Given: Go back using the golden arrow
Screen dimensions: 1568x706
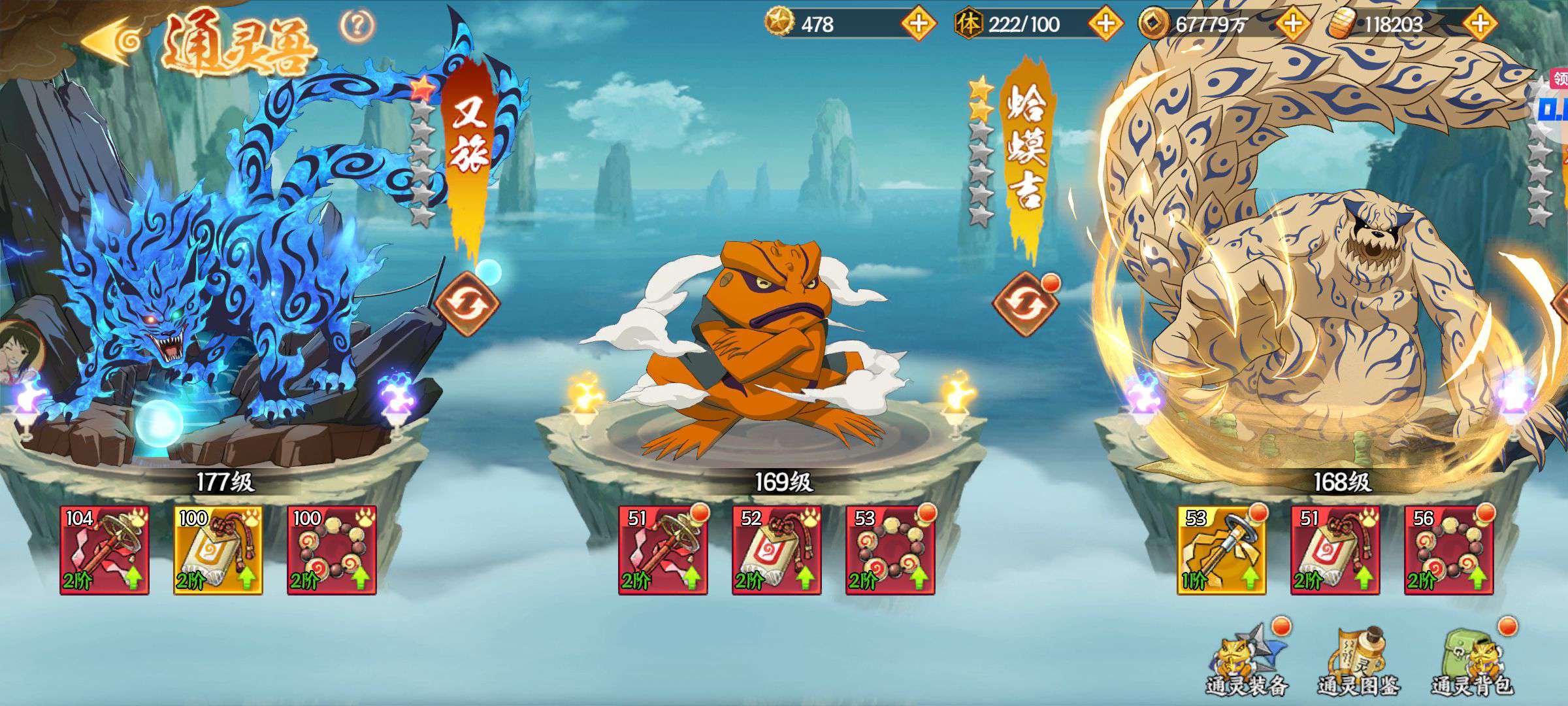Looking at the screenshot, I should tap(111, 41).
